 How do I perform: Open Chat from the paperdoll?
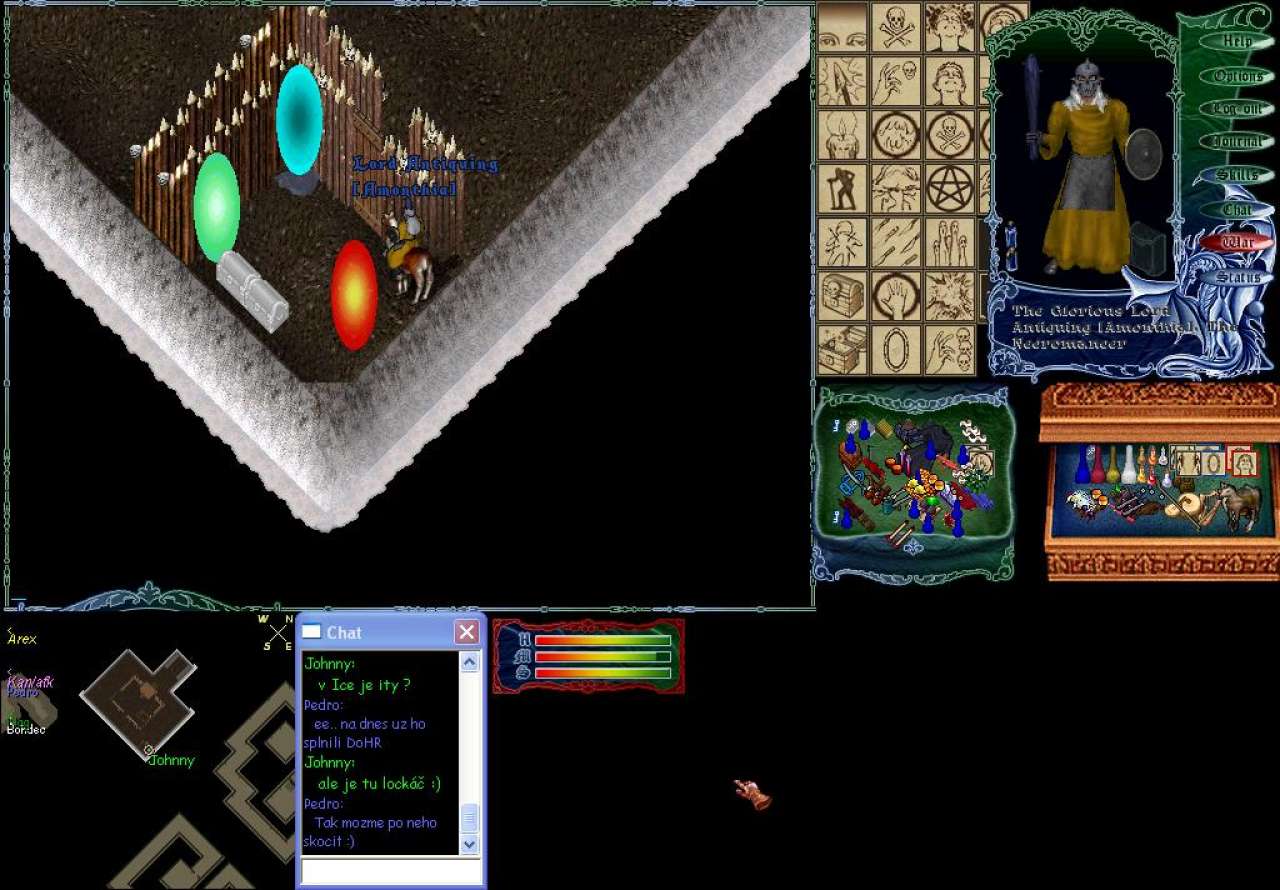(1236, 210)
